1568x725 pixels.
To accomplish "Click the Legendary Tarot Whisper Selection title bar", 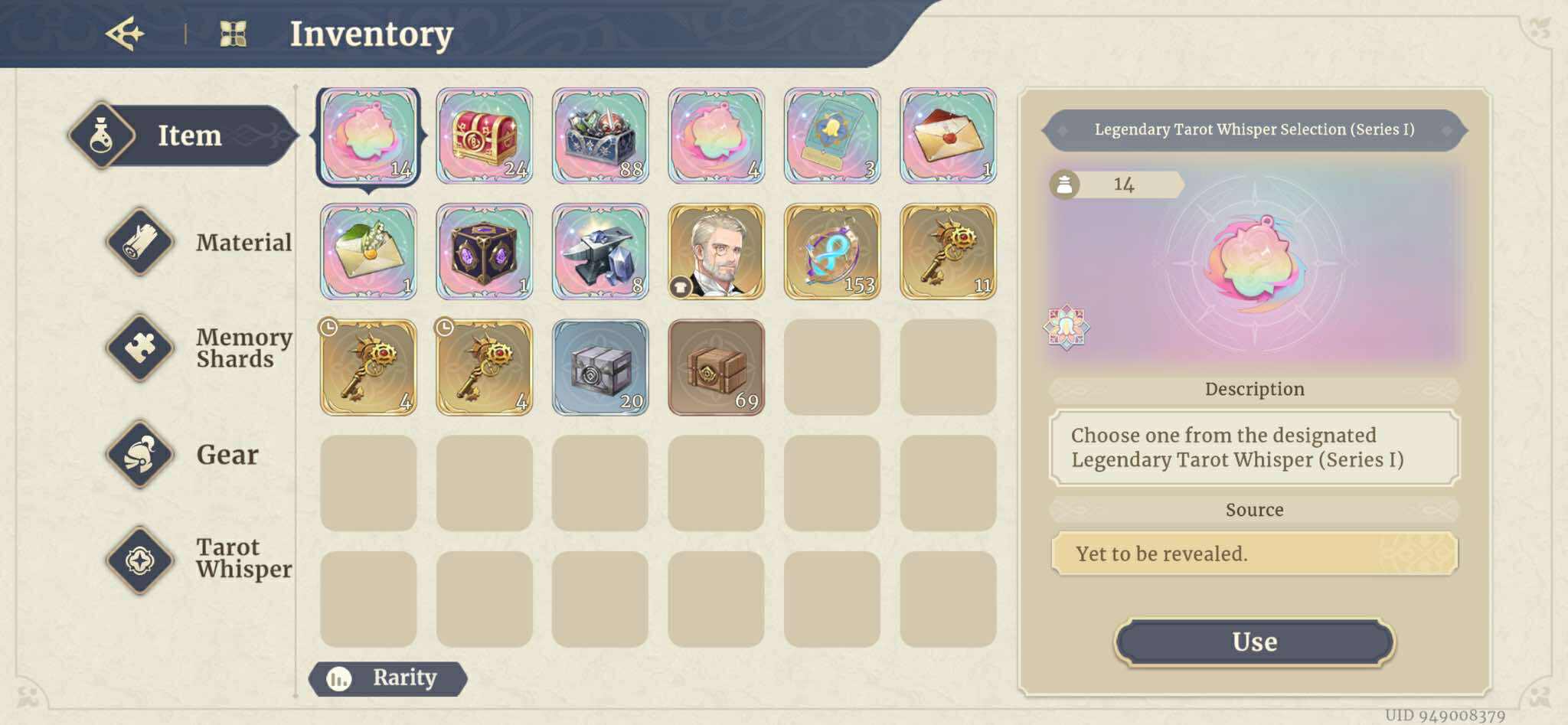I will click(x=1254, y=130).
